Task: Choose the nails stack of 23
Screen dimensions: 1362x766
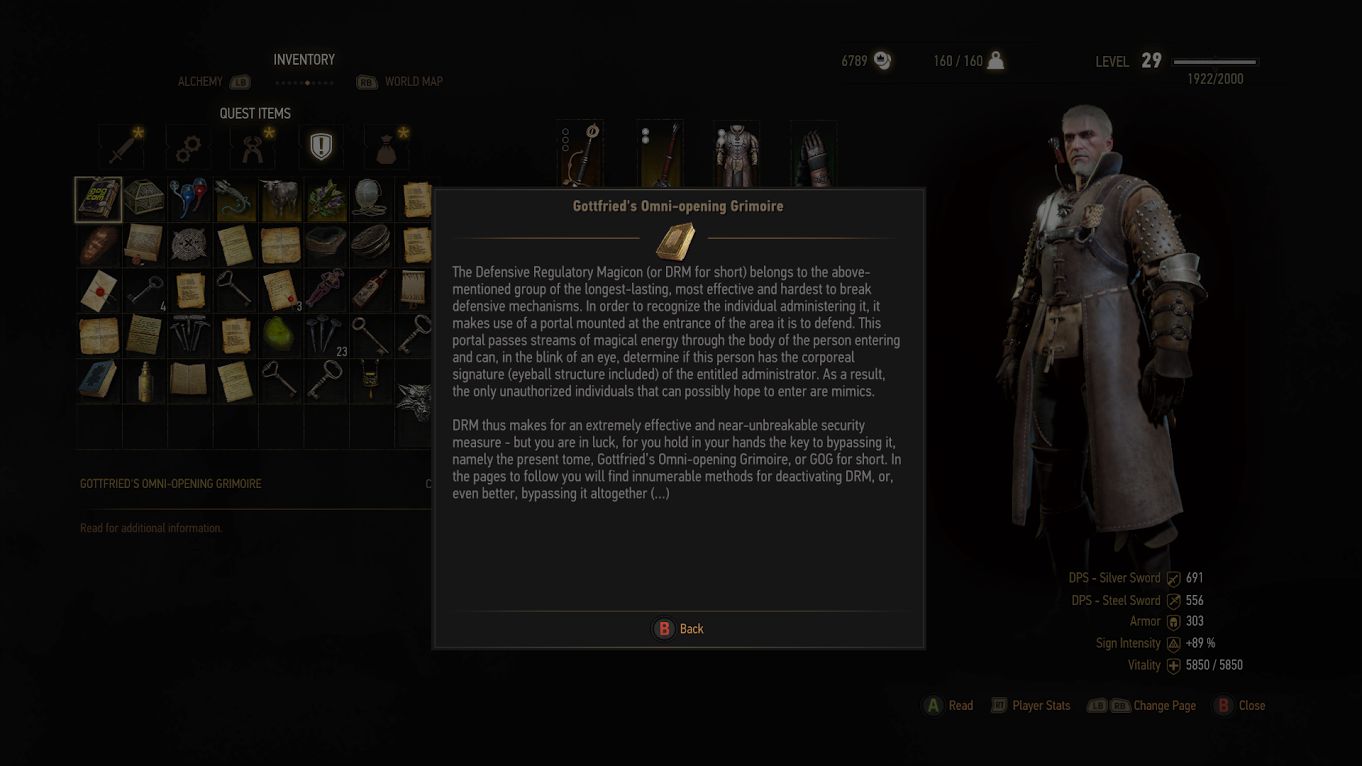Action: [326, 336]
